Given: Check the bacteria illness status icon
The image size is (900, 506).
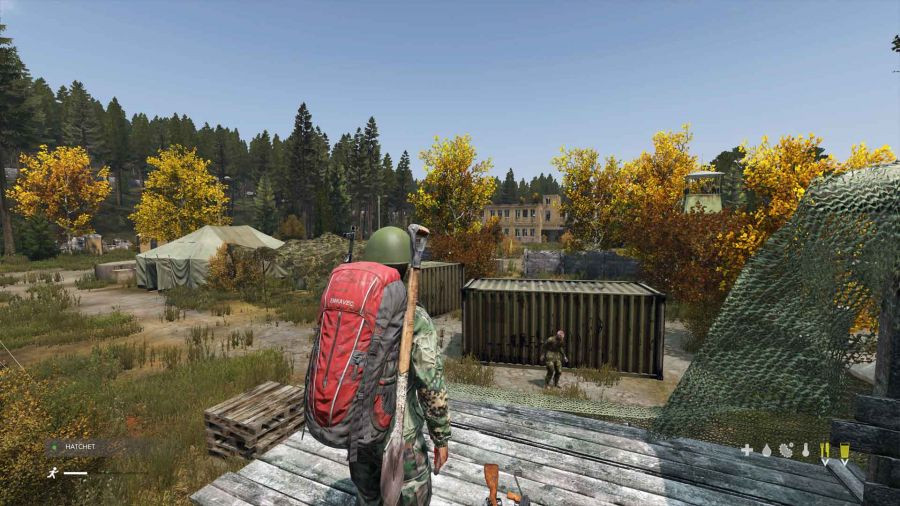Looking at the screenshot, I should [x=785, y=450].
